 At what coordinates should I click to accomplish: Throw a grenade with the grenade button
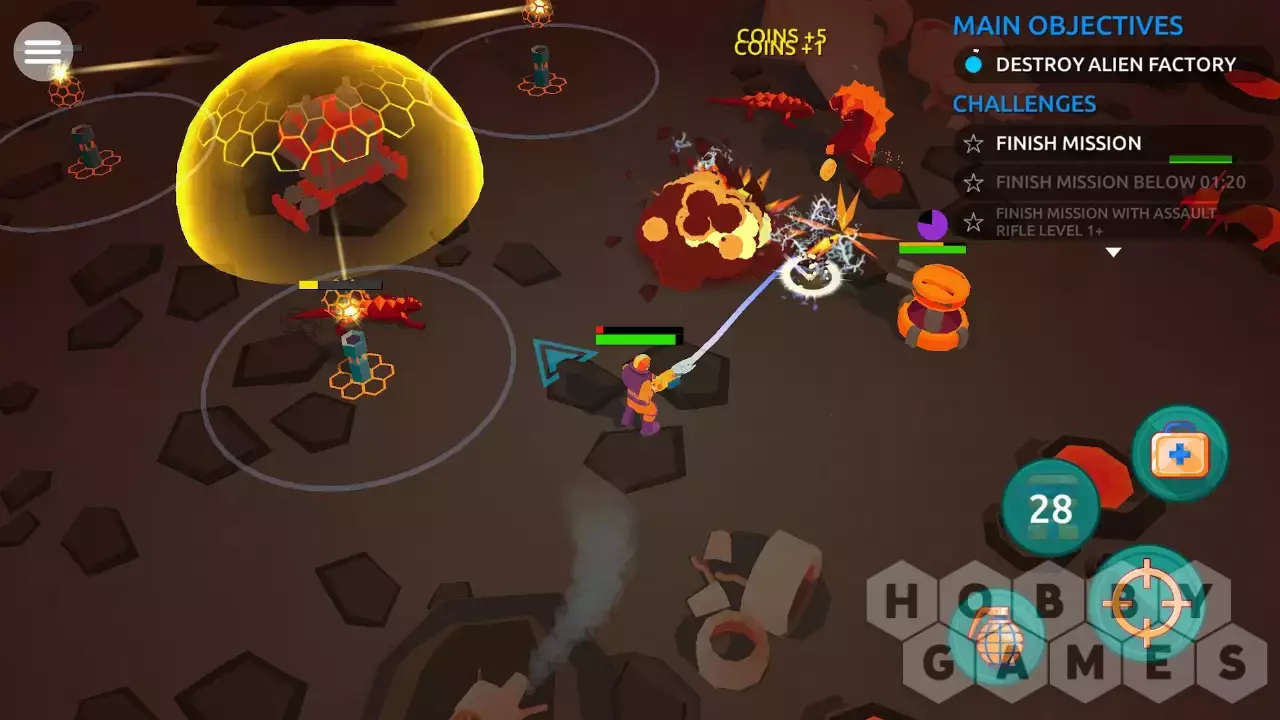click(995, 638)
